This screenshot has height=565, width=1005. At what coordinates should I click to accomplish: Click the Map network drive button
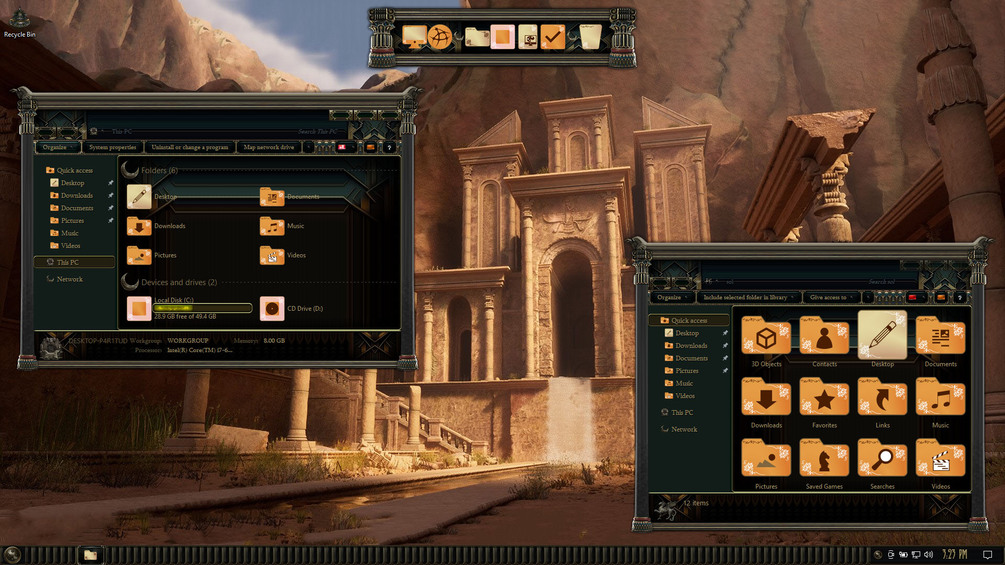[x=268, y=147]
